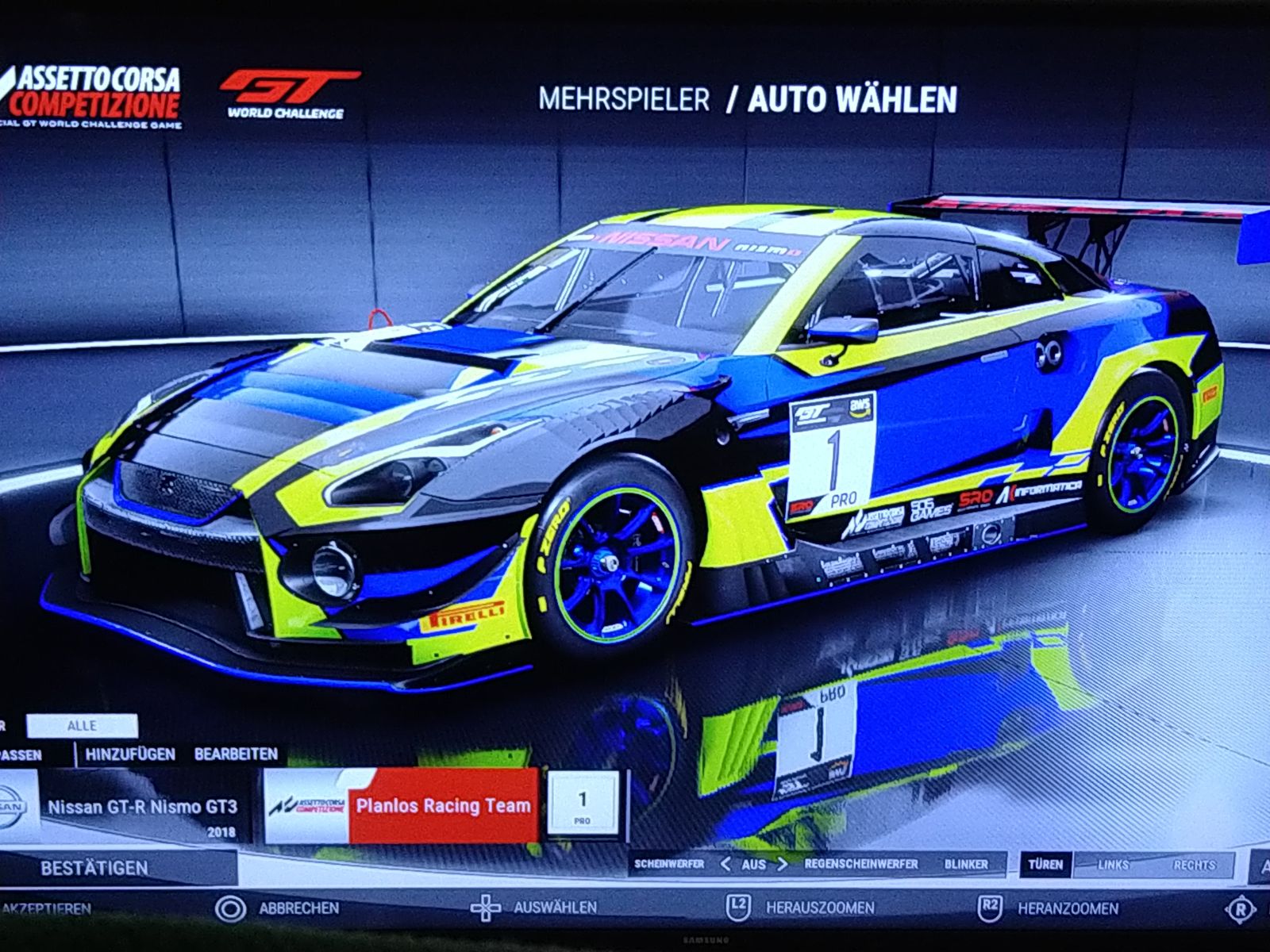
Task: Click the left arrow for Scheinwerfer
Action: 724,864
